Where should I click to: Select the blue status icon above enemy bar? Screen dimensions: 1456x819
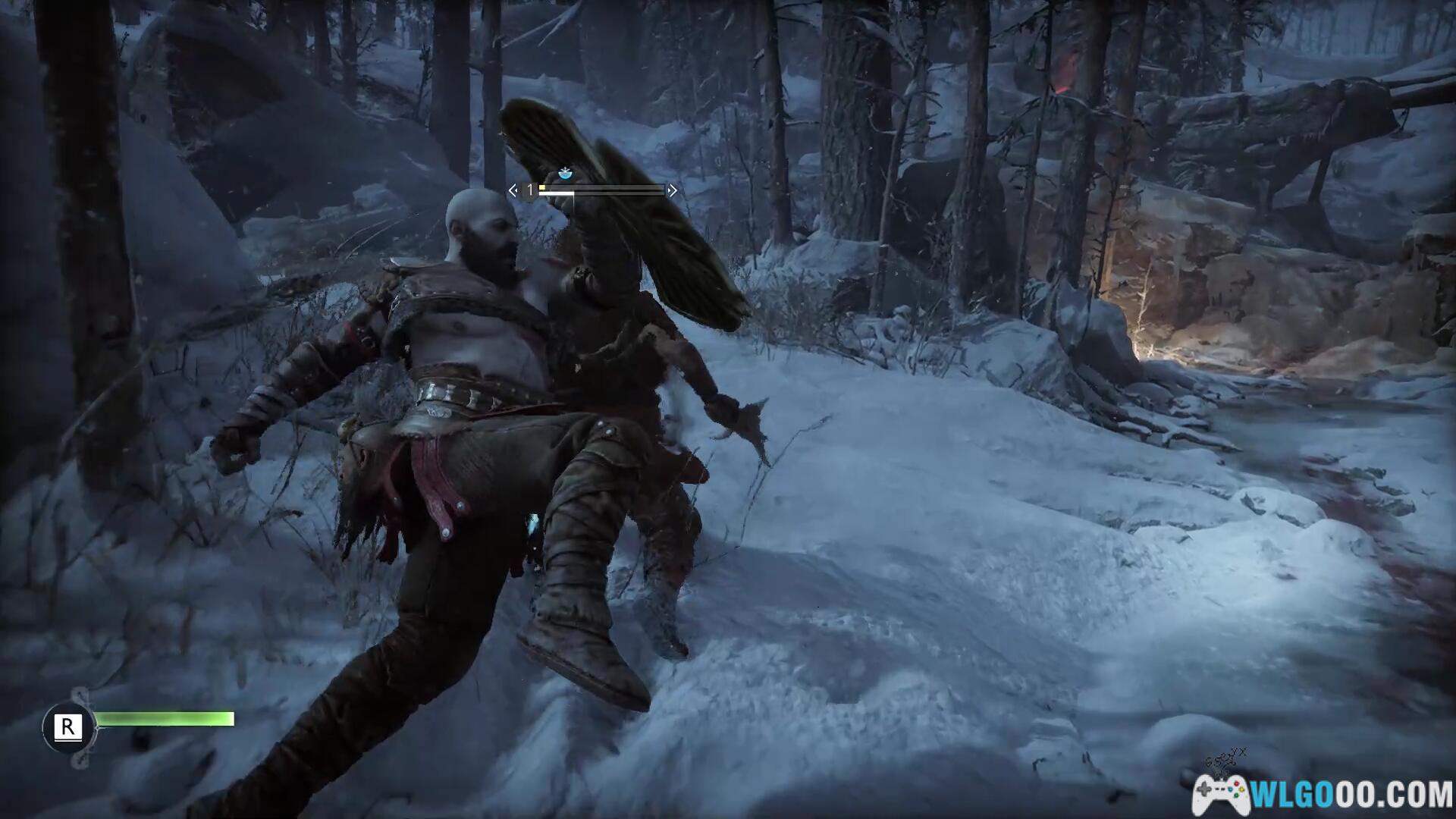(564, 174)
